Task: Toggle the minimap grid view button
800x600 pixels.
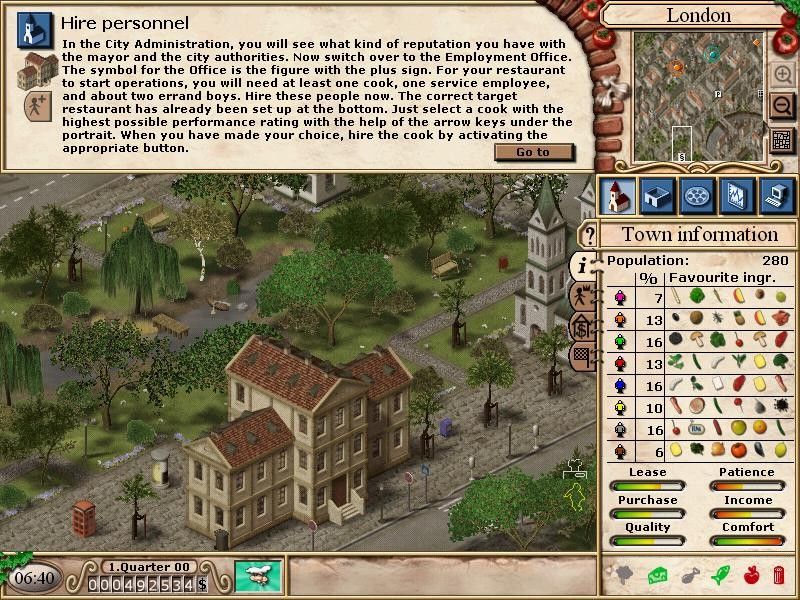Action: (x=782, y=141)
